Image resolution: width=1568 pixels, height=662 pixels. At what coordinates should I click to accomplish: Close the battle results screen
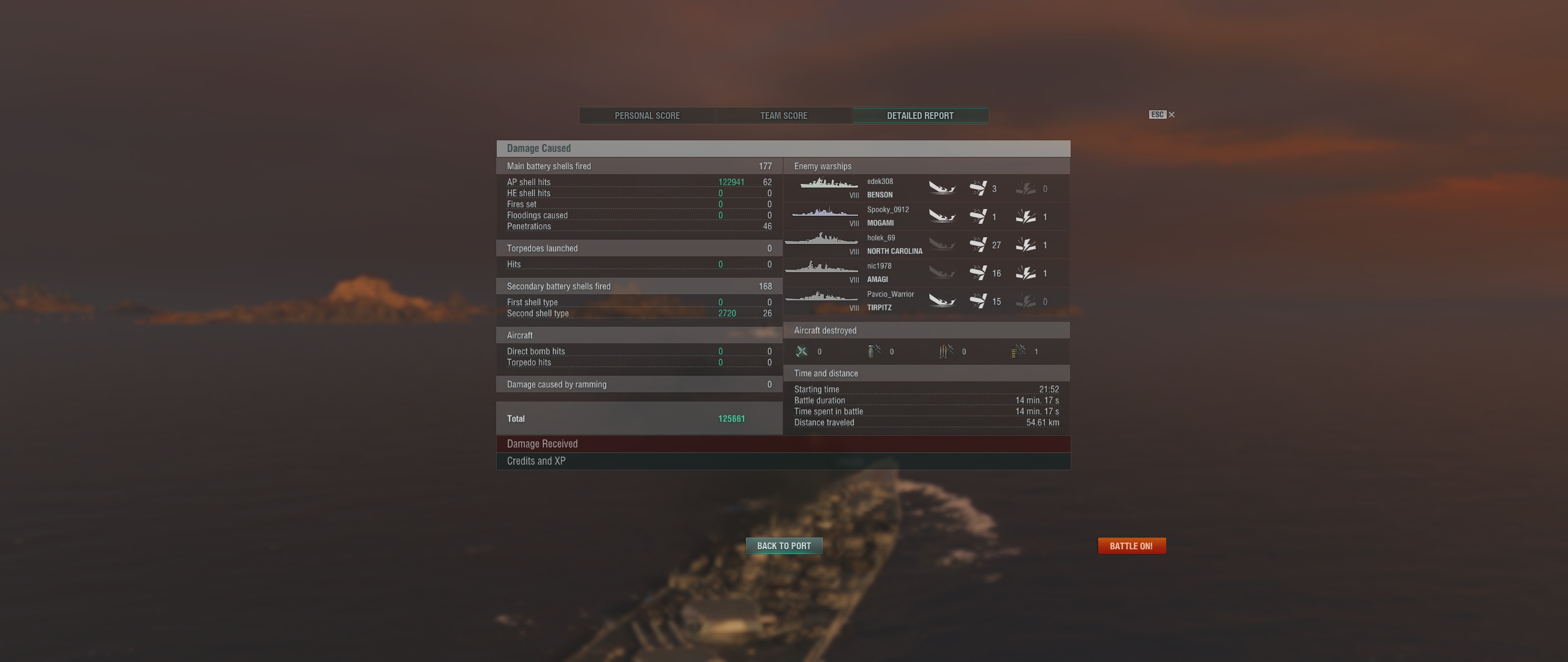click(x=1171, y=115)
